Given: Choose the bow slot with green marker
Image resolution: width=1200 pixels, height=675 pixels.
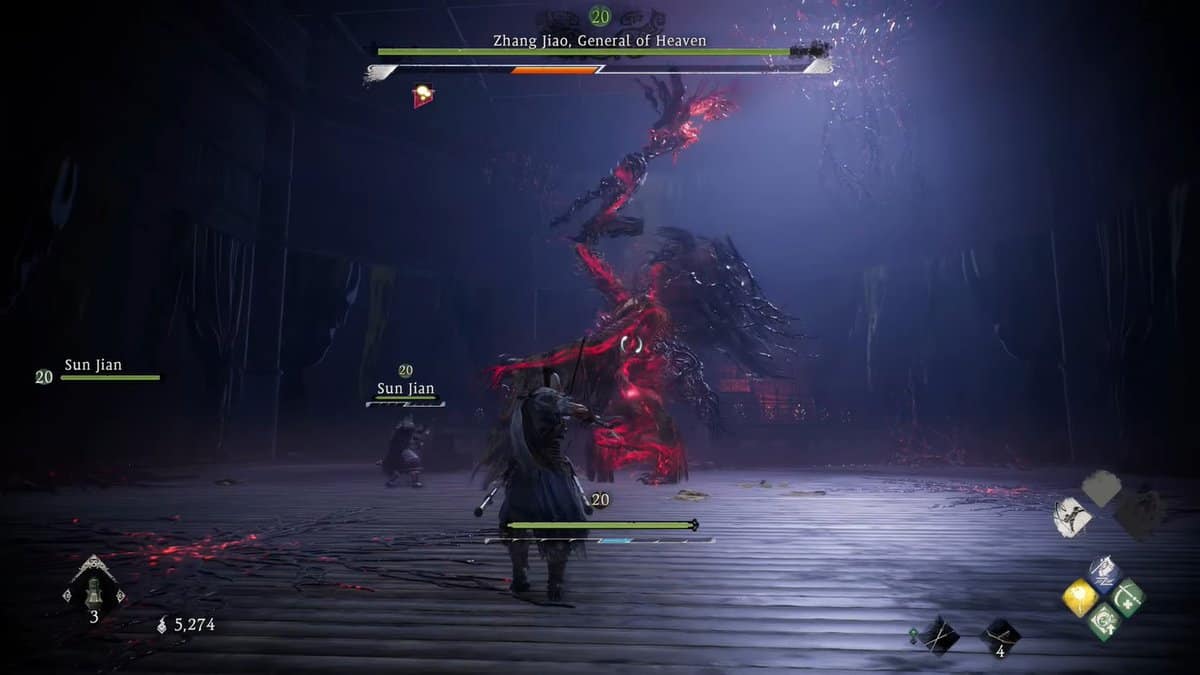Looking at the screenshot, I should [x=939, y=635].
